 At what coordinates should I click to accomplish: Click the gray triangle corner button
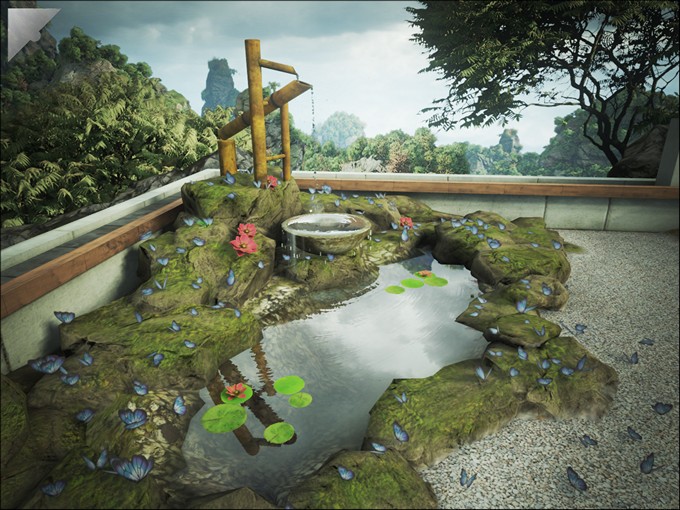[18, 22]
